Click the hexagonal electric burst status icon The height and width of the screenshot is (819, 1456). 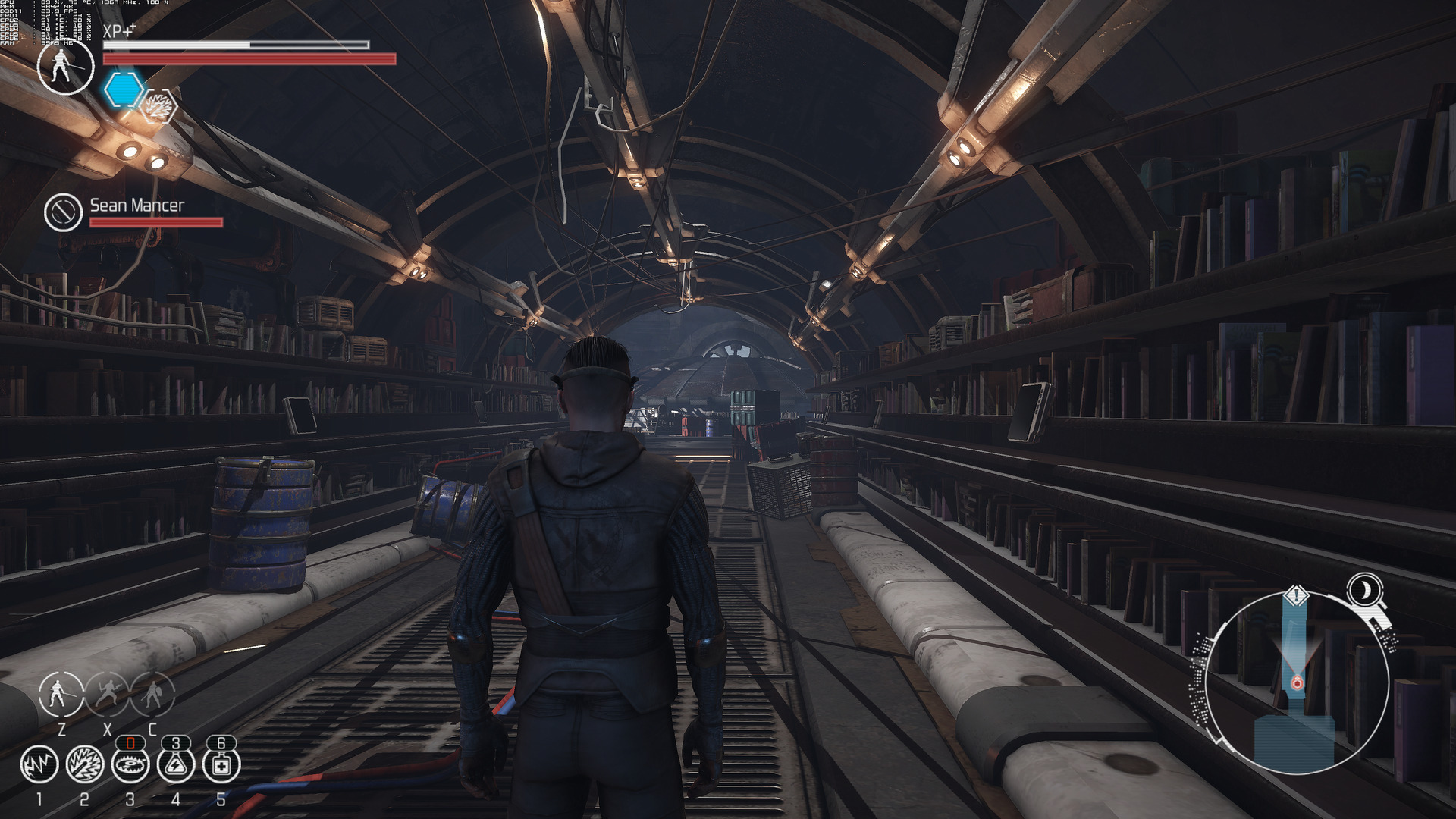160,107
